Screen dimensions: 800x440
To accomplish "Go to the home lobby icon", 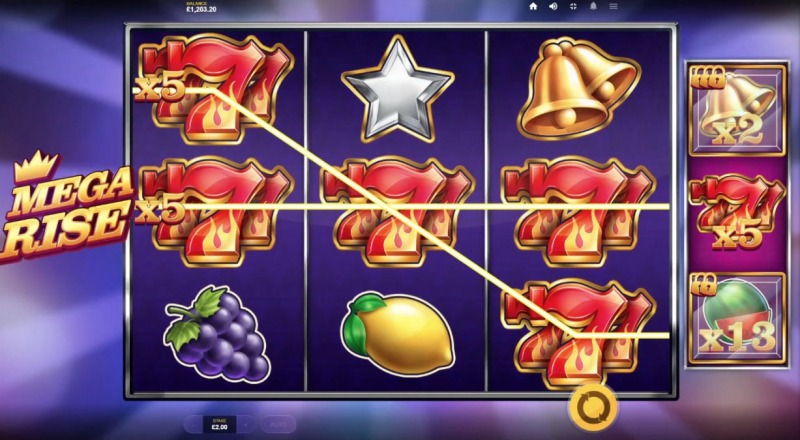I will pyautogui.click(x=532, y=6).
